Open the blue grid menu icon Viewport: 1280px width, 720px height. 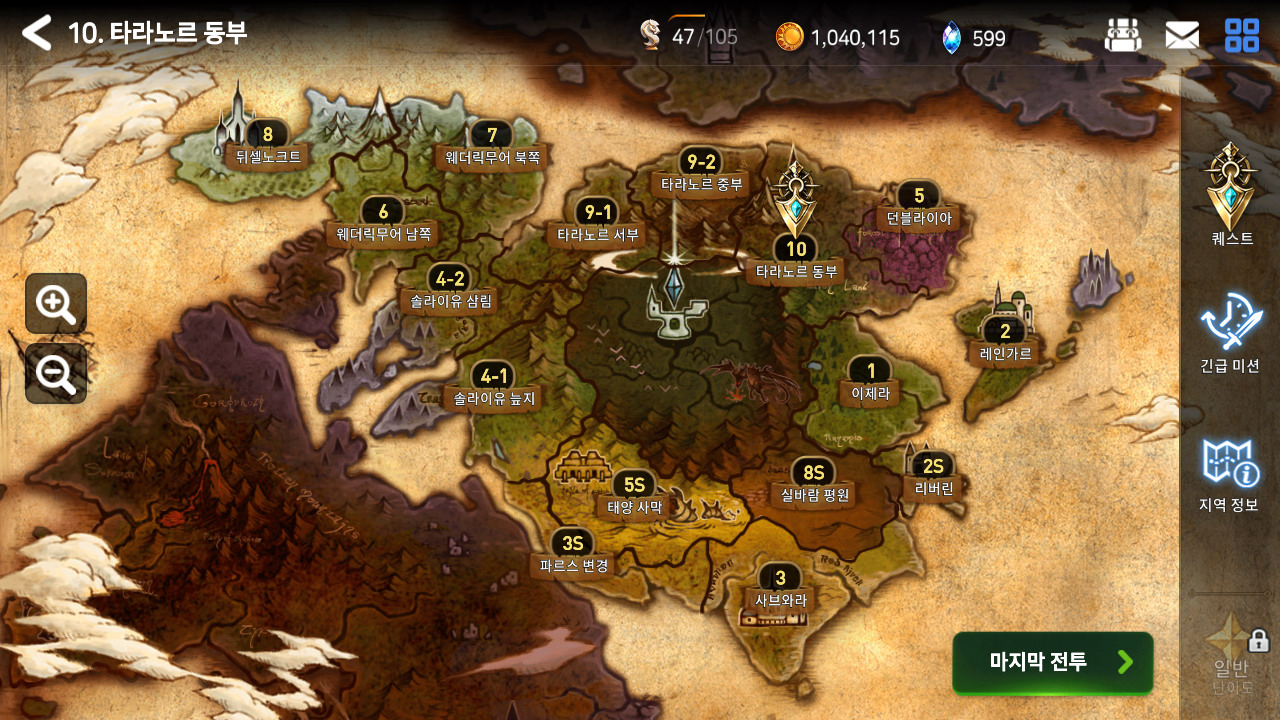click(1242, 36)
